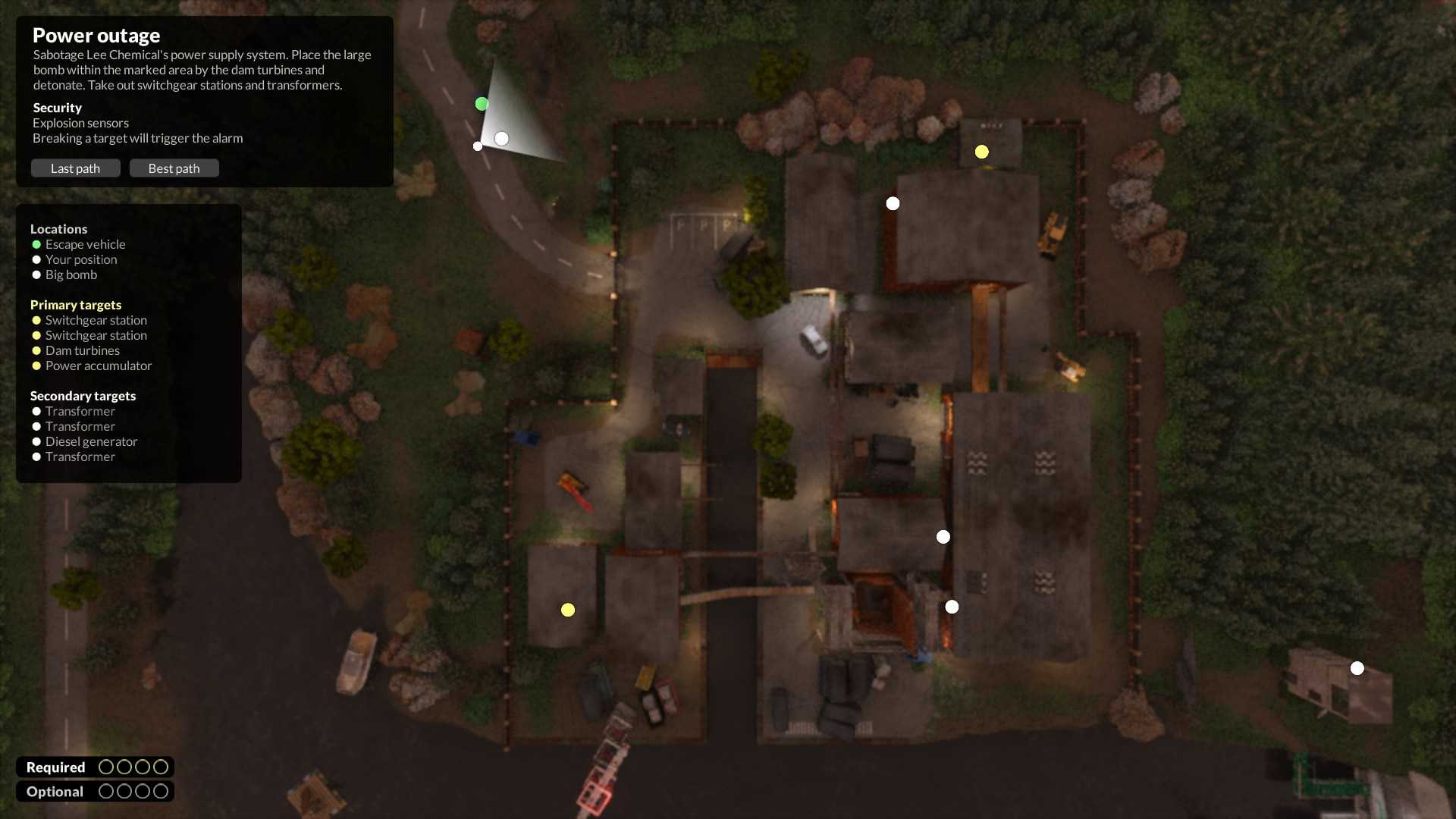
Task: Show the Last path route
Action: (x=75, y=168)
